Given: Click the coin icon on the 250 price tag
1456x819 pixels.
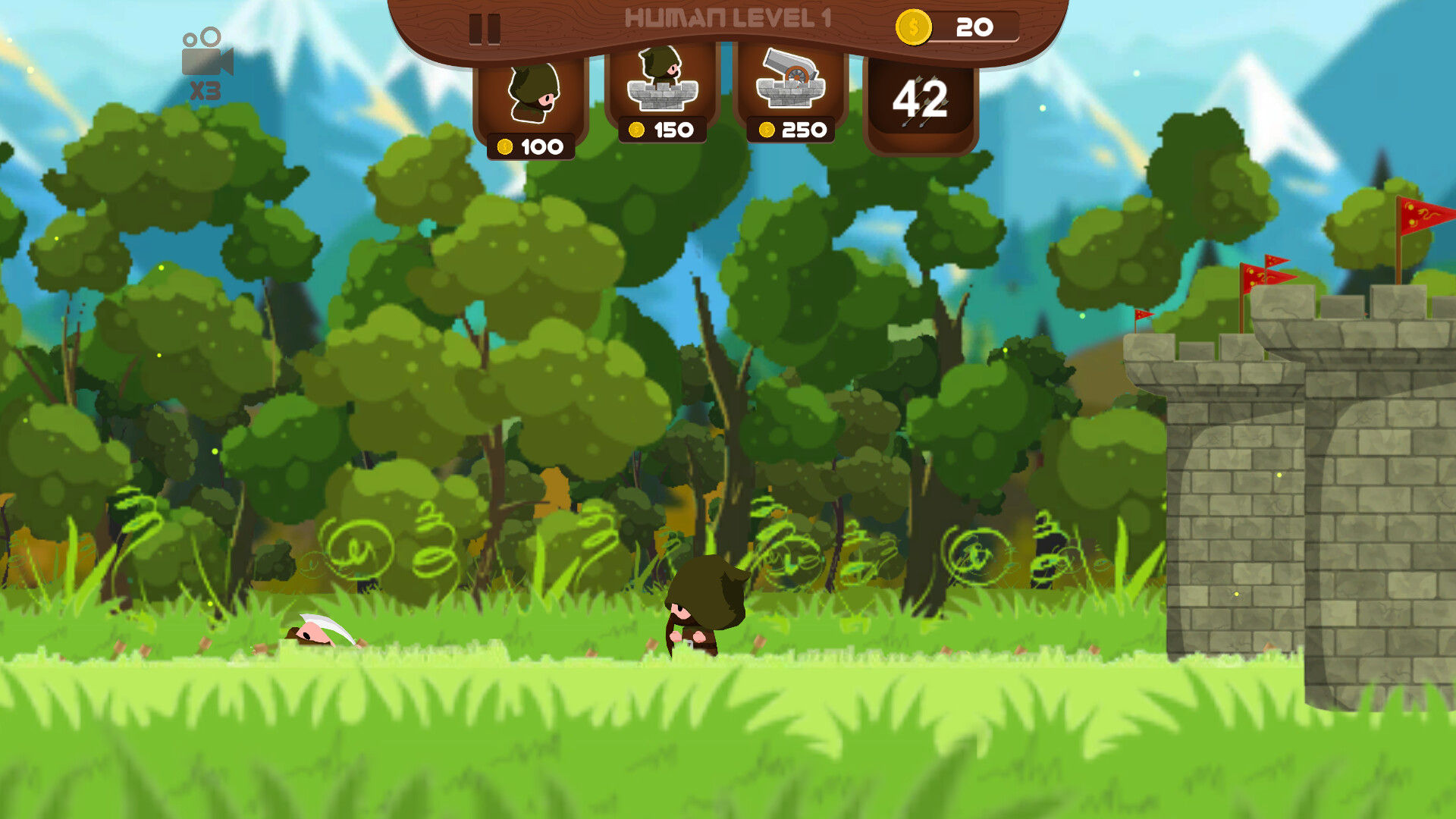Looking at the screenshot, I should [767, 129].
